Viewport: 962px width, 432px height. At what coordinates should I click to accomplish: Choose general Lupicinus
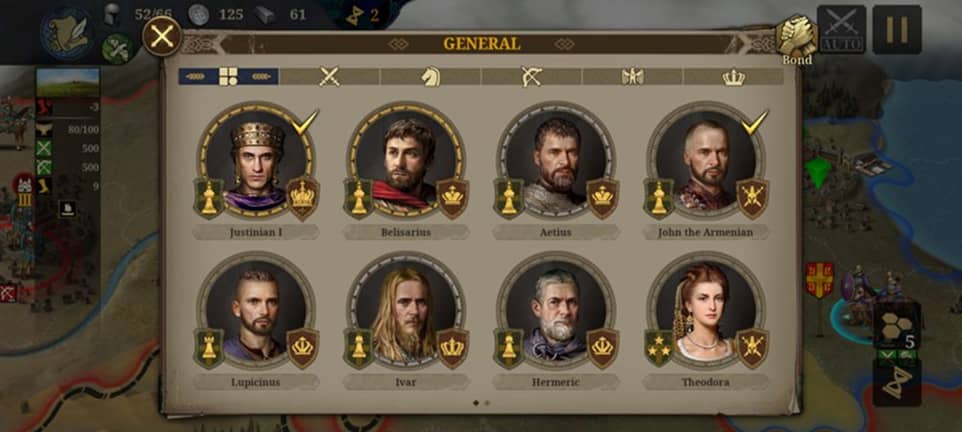tap(256, 314)
